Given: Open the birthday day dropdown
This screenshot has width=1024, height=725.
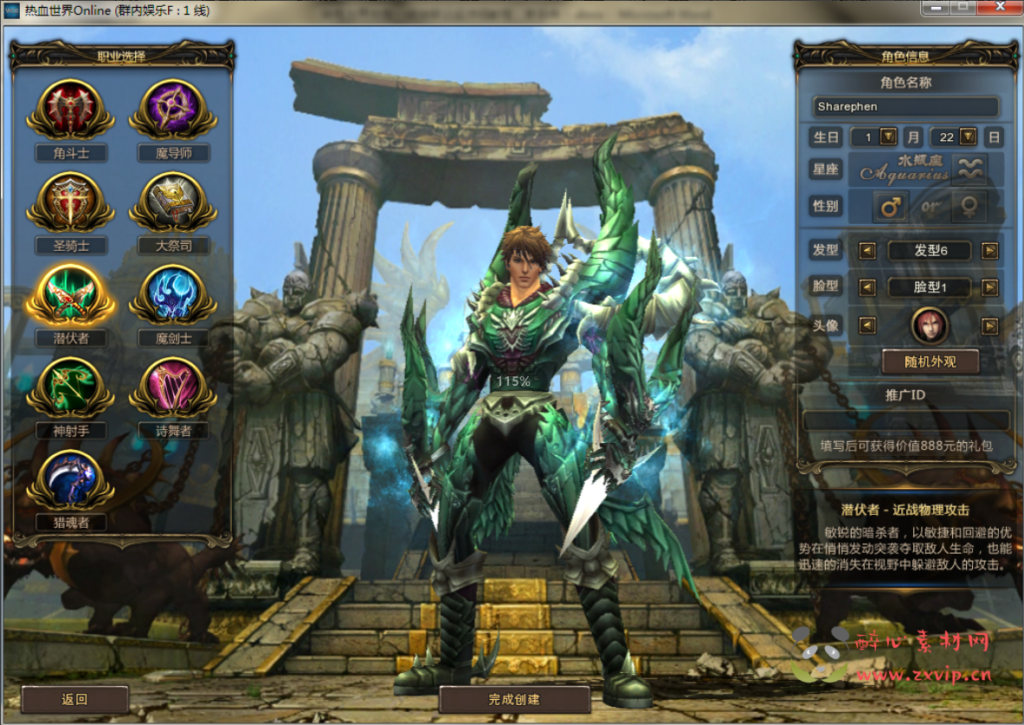Looking at the screenshot, I should click(x=955, y=137).
